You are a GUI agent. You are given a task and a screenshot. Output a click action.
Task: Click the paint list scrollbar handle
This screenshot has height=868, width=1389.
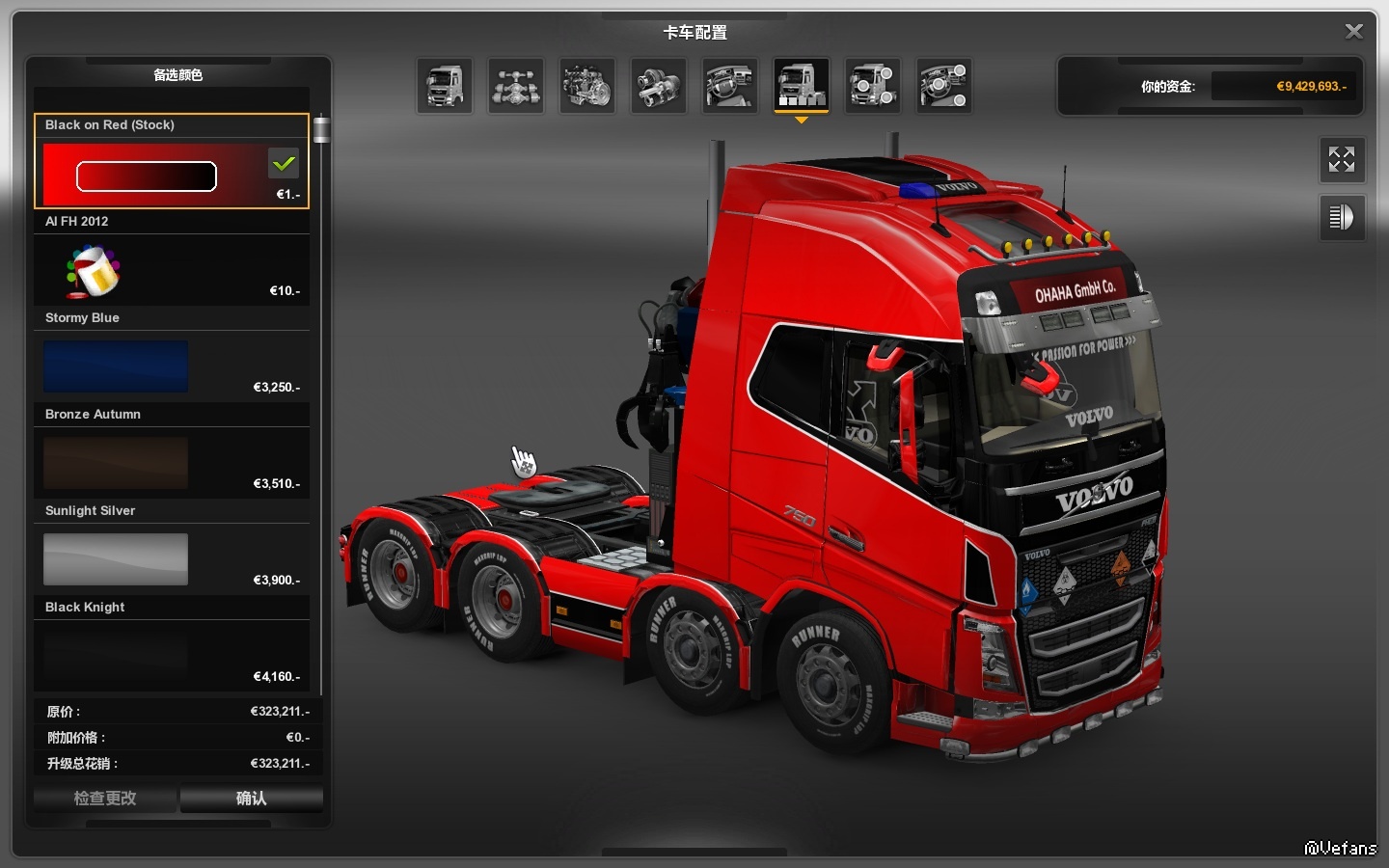tap(321, 129)
